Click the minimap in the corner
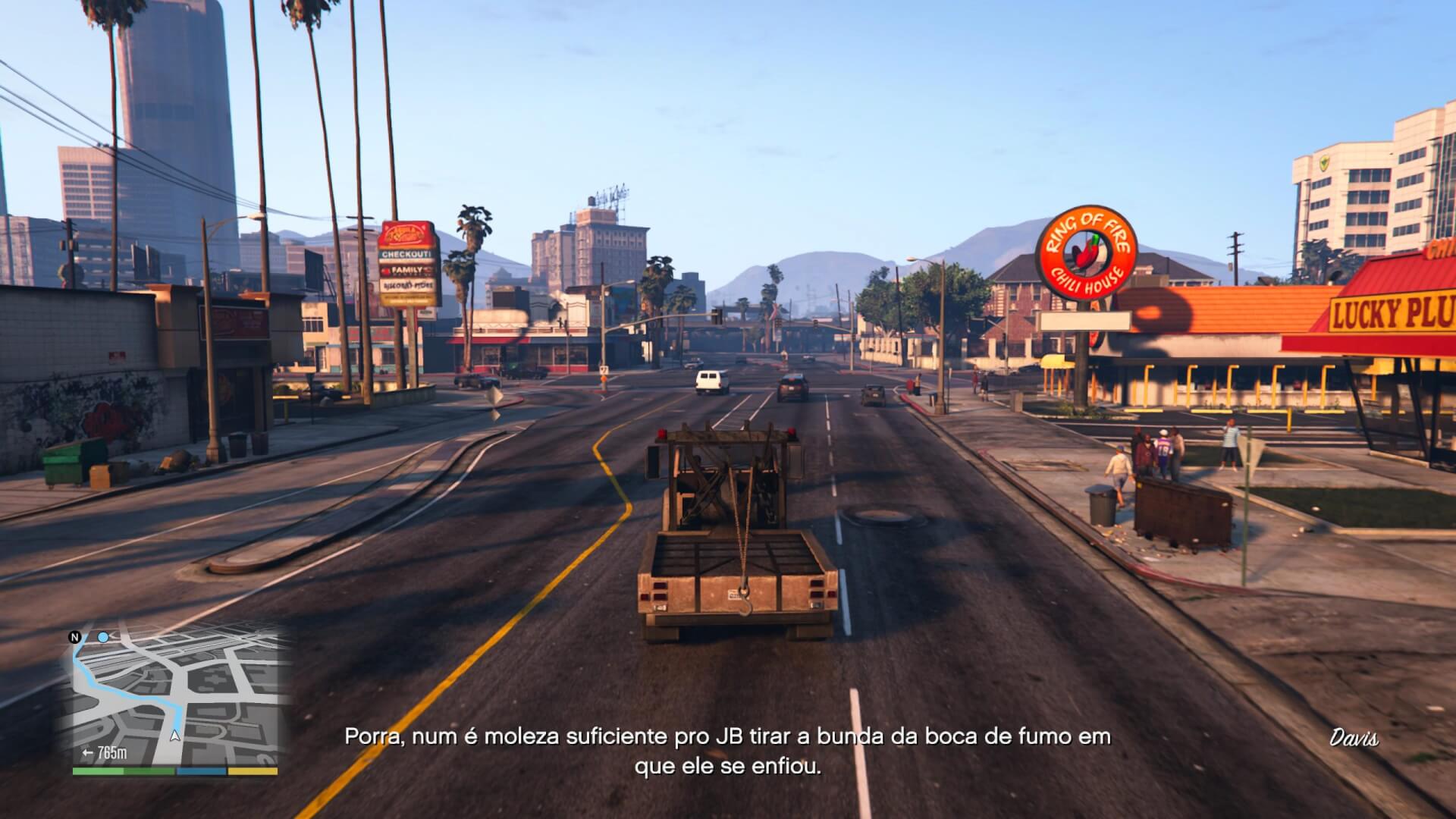 coord(176,696)
